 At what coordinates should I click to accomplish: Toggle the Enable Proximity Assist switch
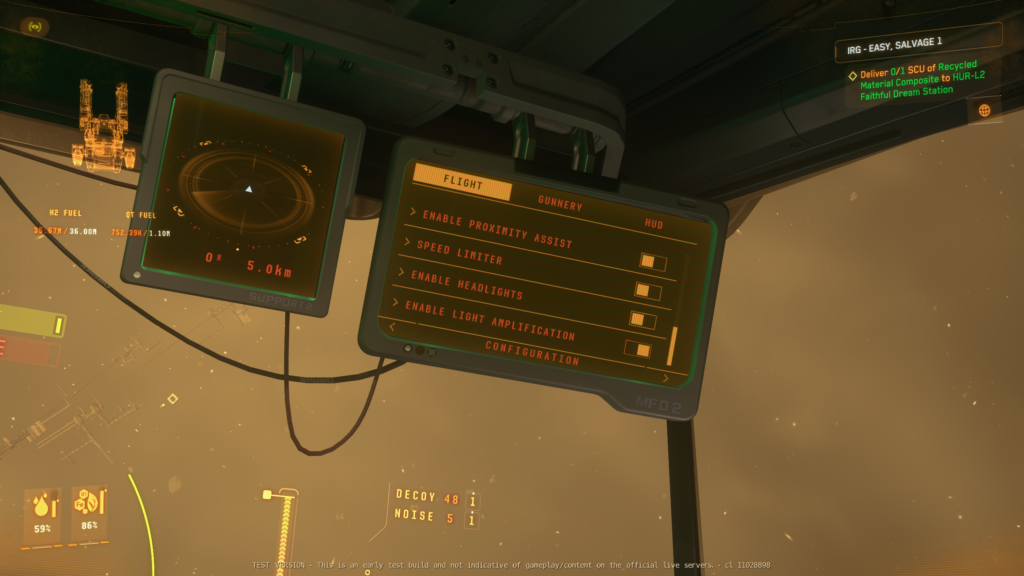coord(653,262)
